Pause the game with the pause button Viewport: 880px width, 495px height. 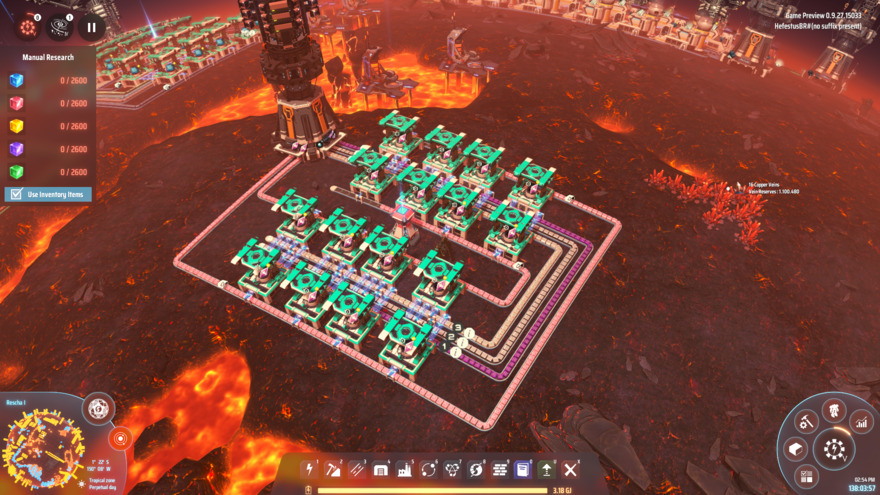tap(91, 27)
